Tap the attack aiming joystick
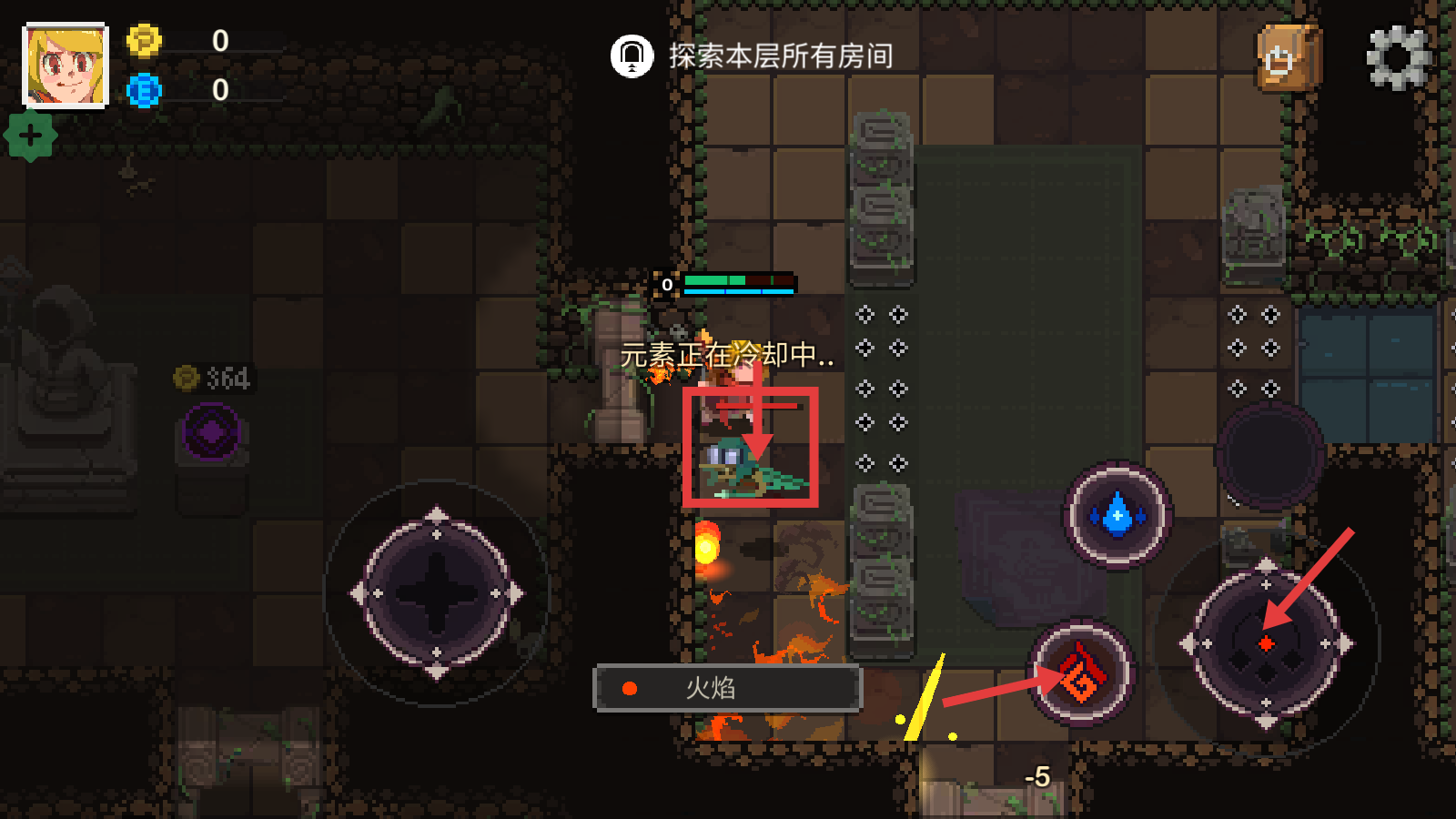The height and width of the screenshot is (819, 1456). (x=1266, y=643)
